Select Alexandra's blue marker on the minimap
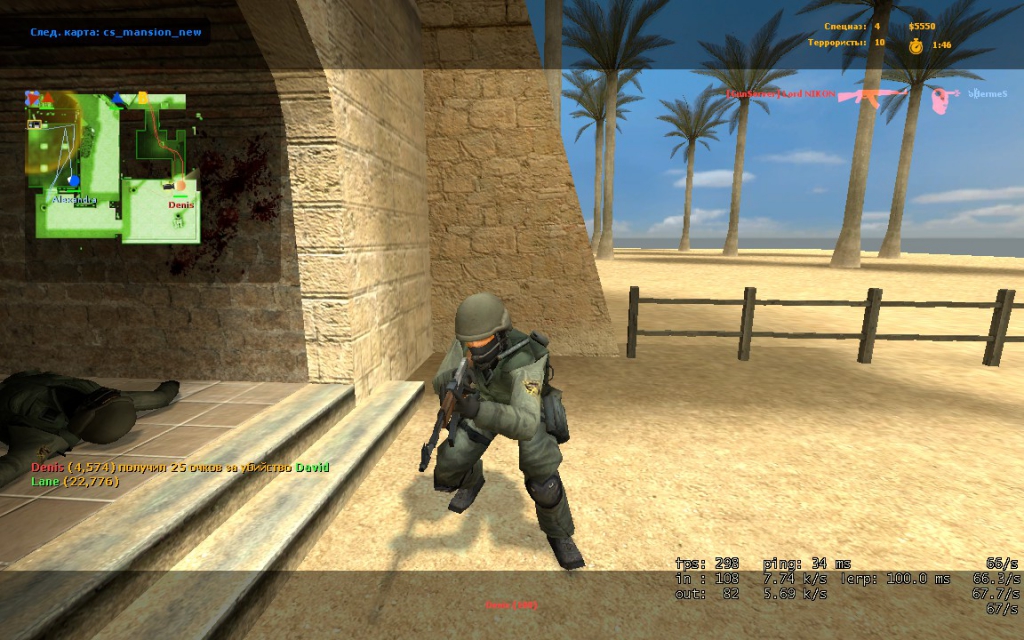The width and height of the screenshot is (1024, 640). coord(73,181)
